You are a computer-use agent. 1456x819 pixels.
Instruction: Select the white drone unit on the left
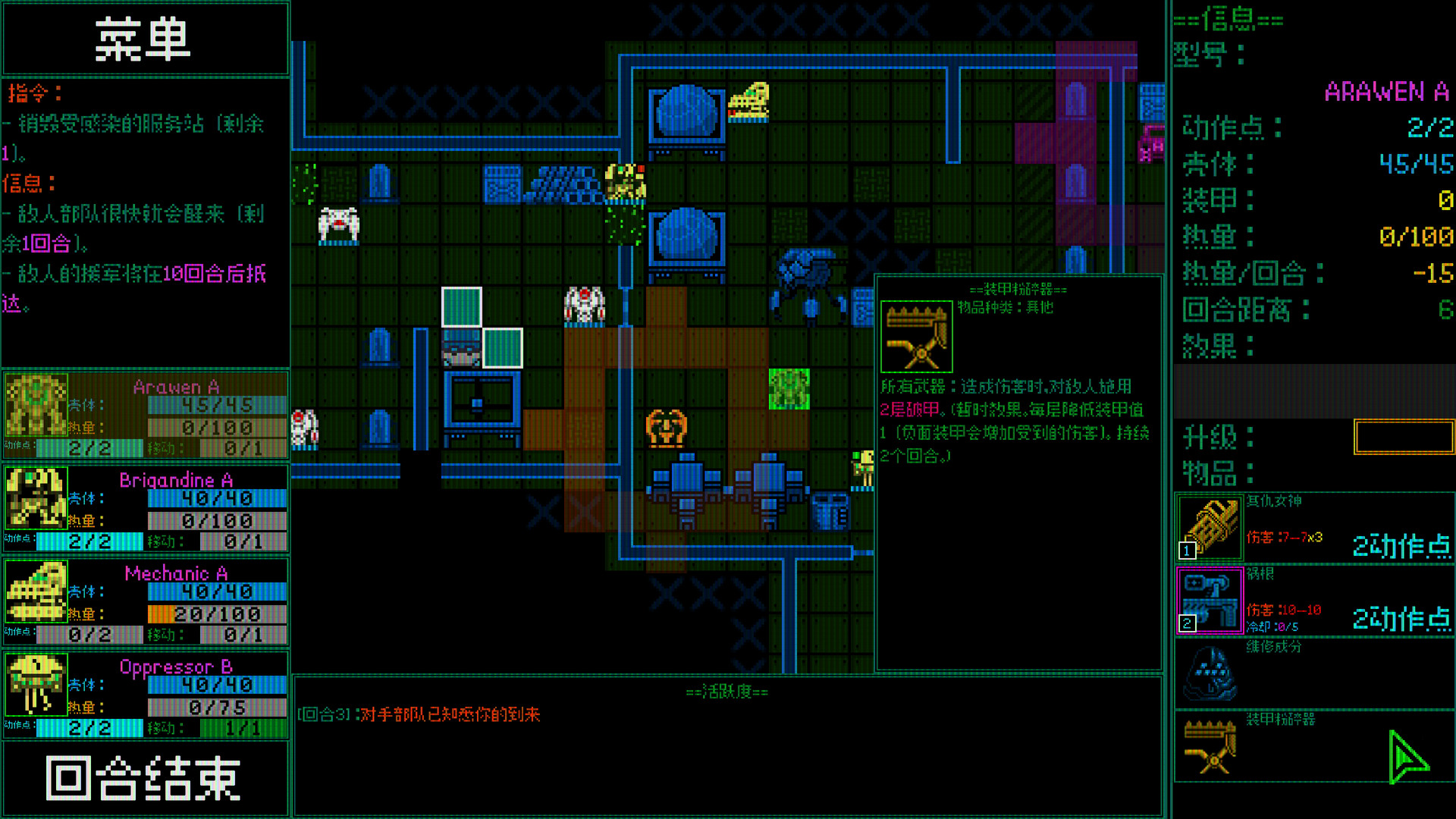[x=339, y=224]
